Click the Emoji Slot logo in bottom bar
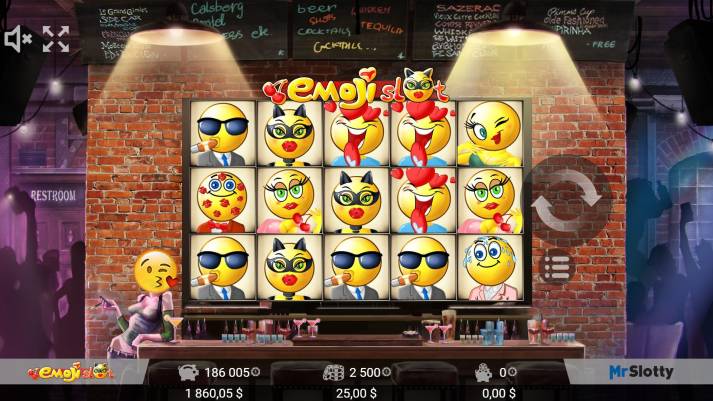This screenshot has width=713, height=401. pos(71,372)
